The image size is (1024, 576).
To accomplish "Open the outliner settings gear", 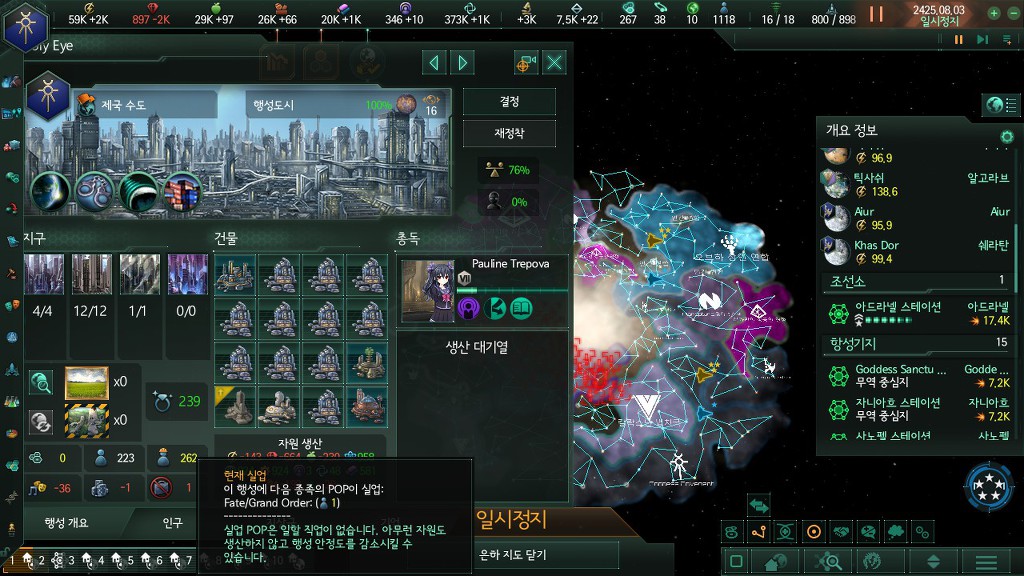I will point(1007,136).
